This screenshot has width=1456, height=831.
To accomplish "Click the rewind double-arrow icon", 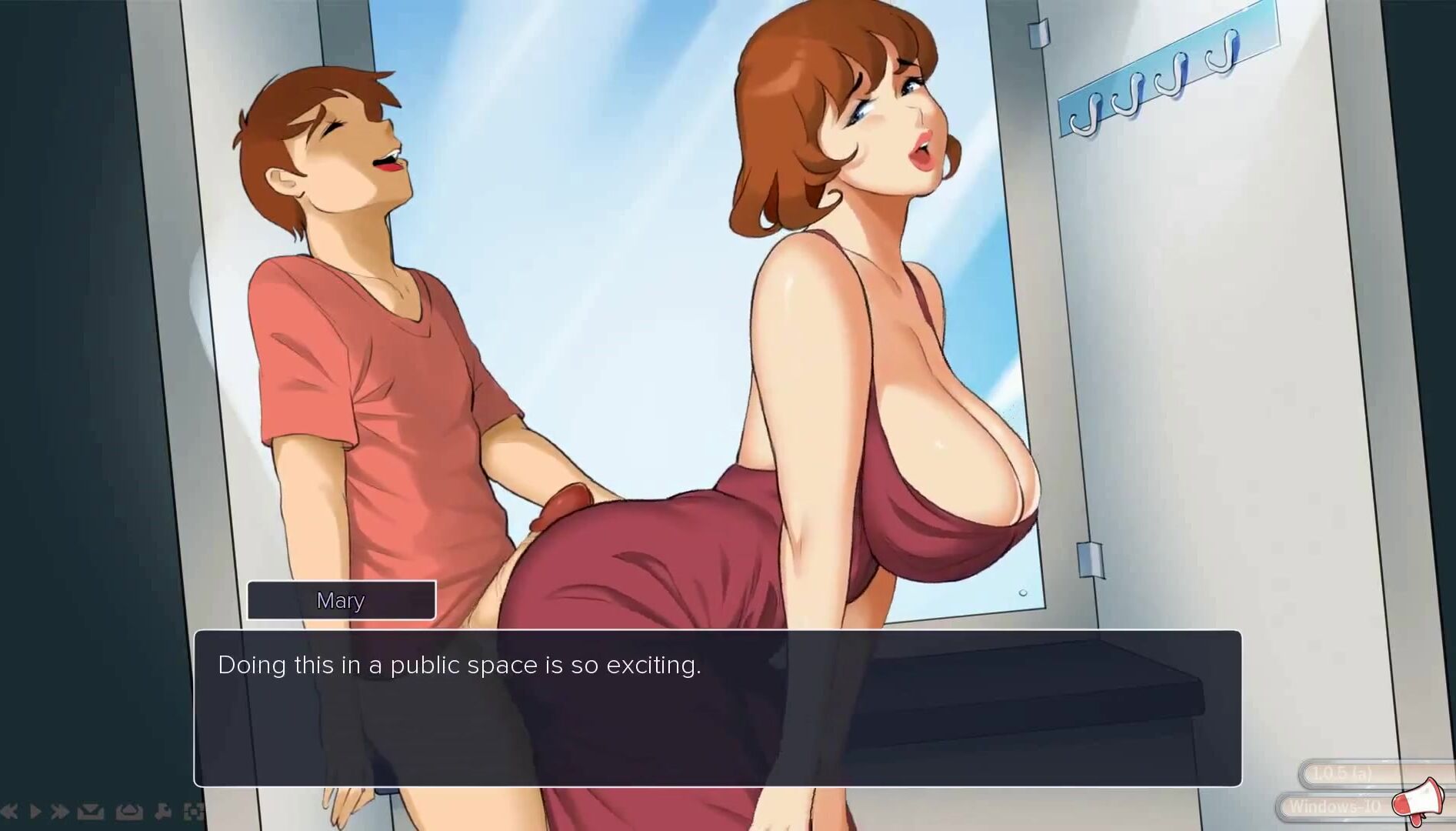I will (x=10, y=811).
